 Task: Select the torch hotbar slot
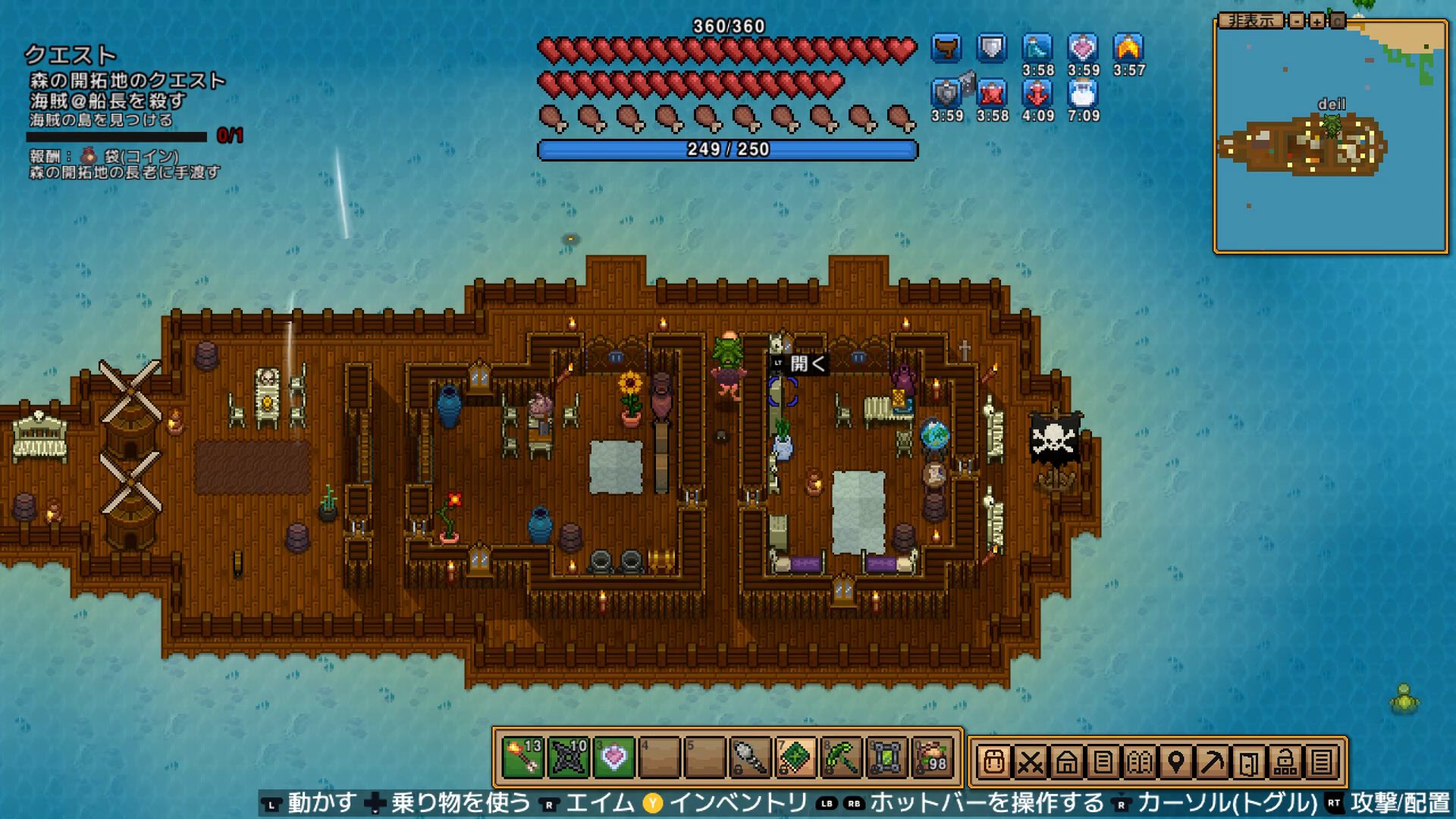click(523, 758)
